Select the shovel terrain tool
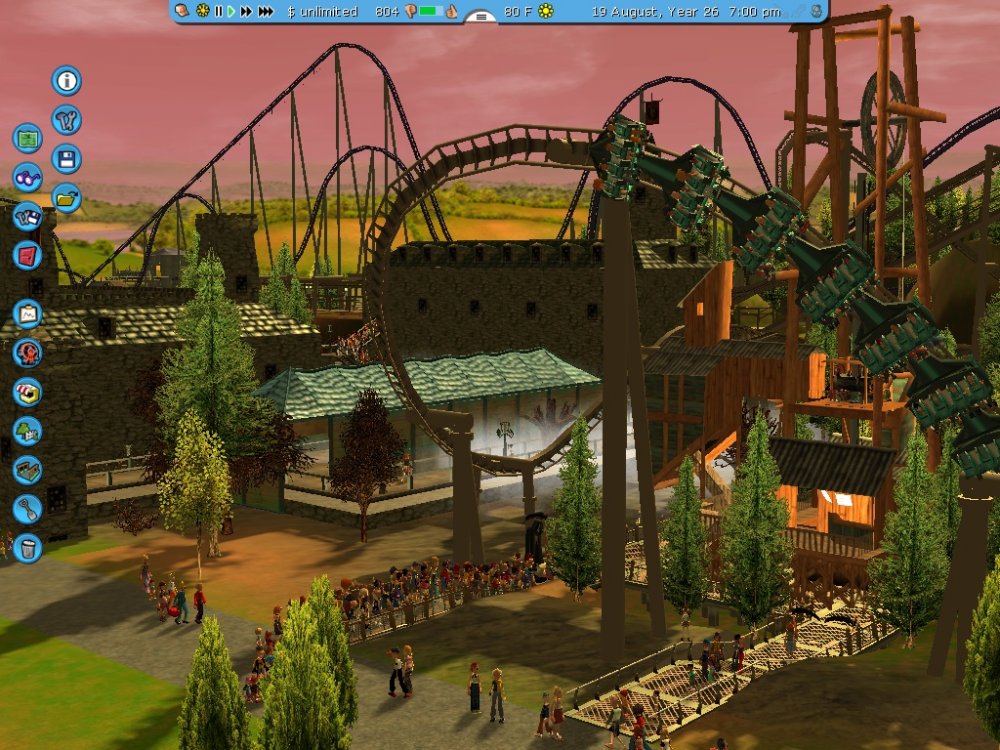Screen dimensions: 1000x750 pos(27,508)
